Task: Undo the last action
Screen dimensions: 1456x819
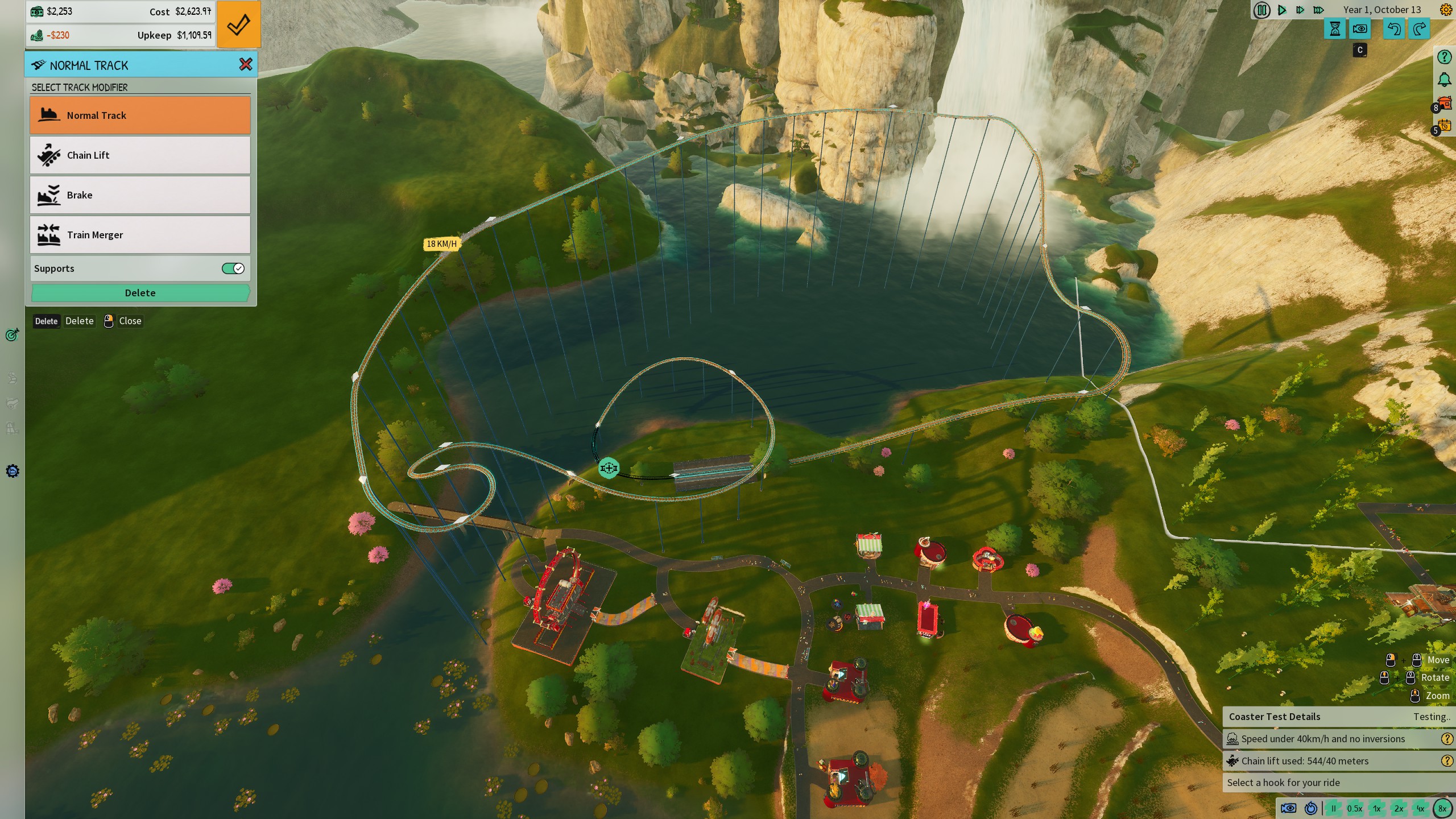Action: 1394,29
